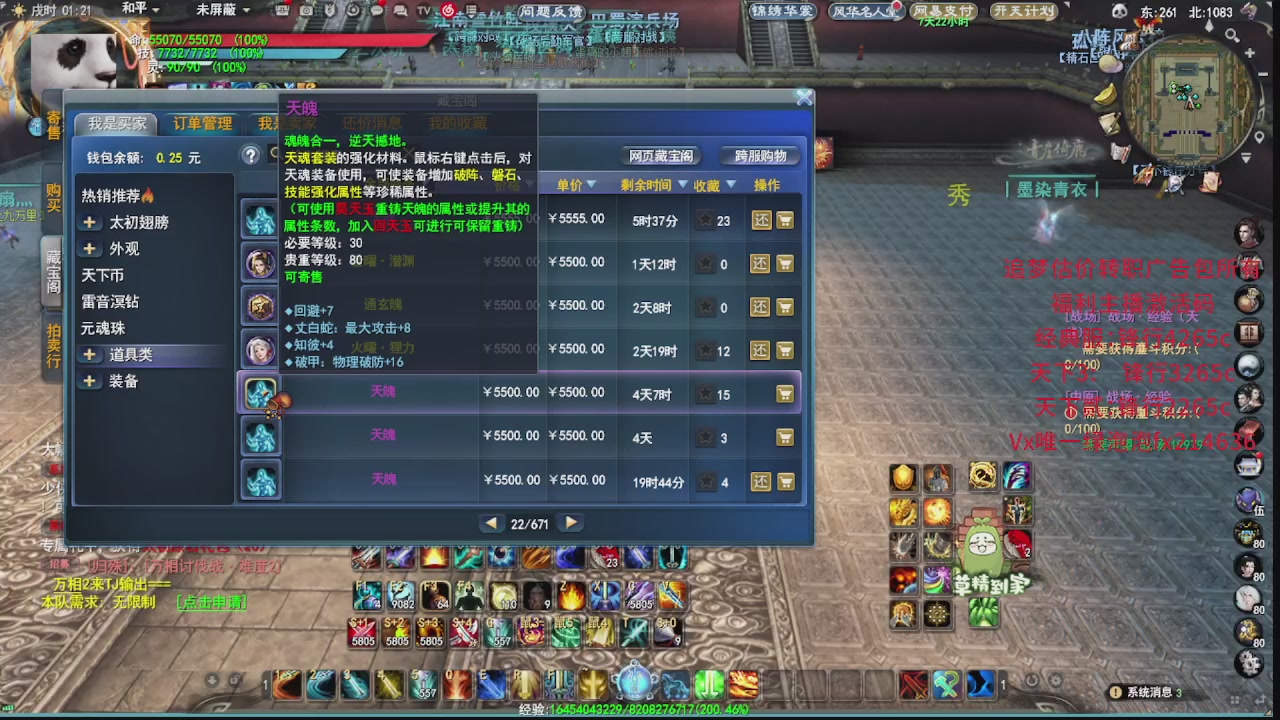Open the minimap magnifier icon at top right

click(1233, 35)
